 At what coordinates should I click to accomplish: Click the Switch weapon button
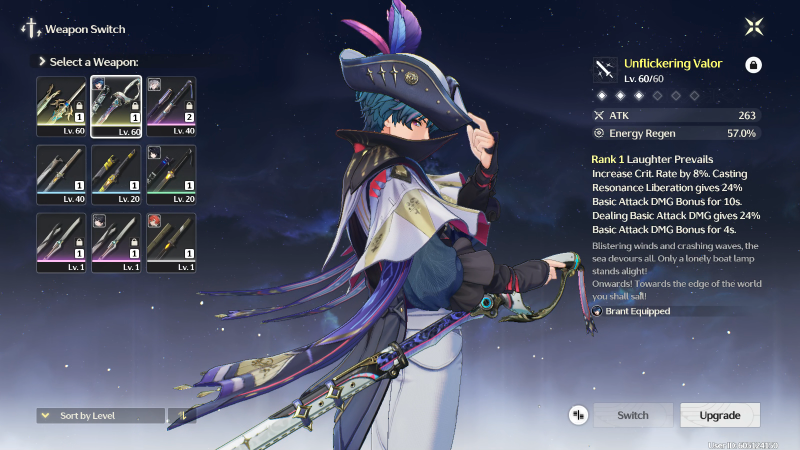632,415
